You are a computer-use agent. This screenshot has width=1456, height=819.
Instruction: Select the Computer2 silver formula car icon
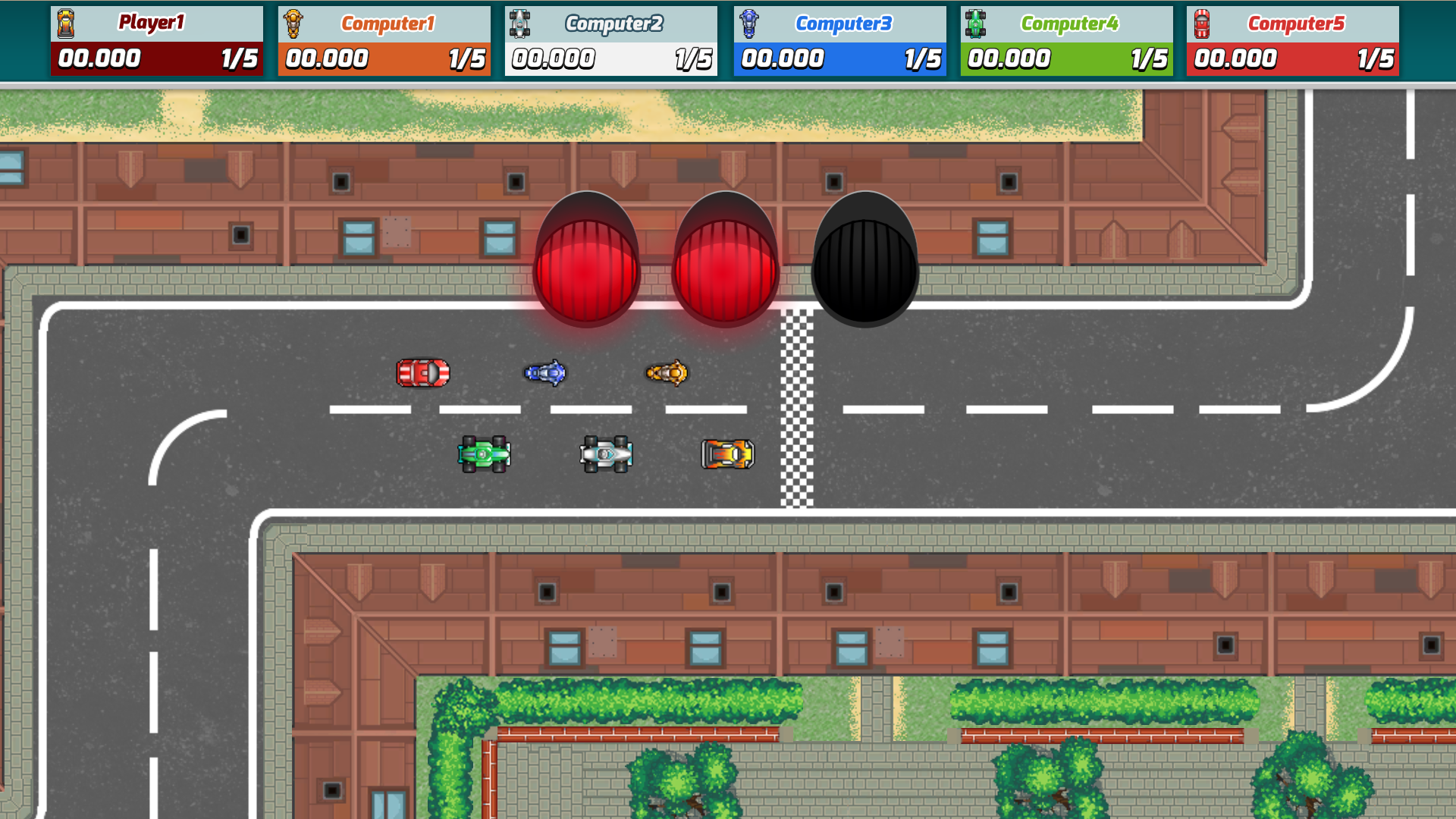[520, 22]
